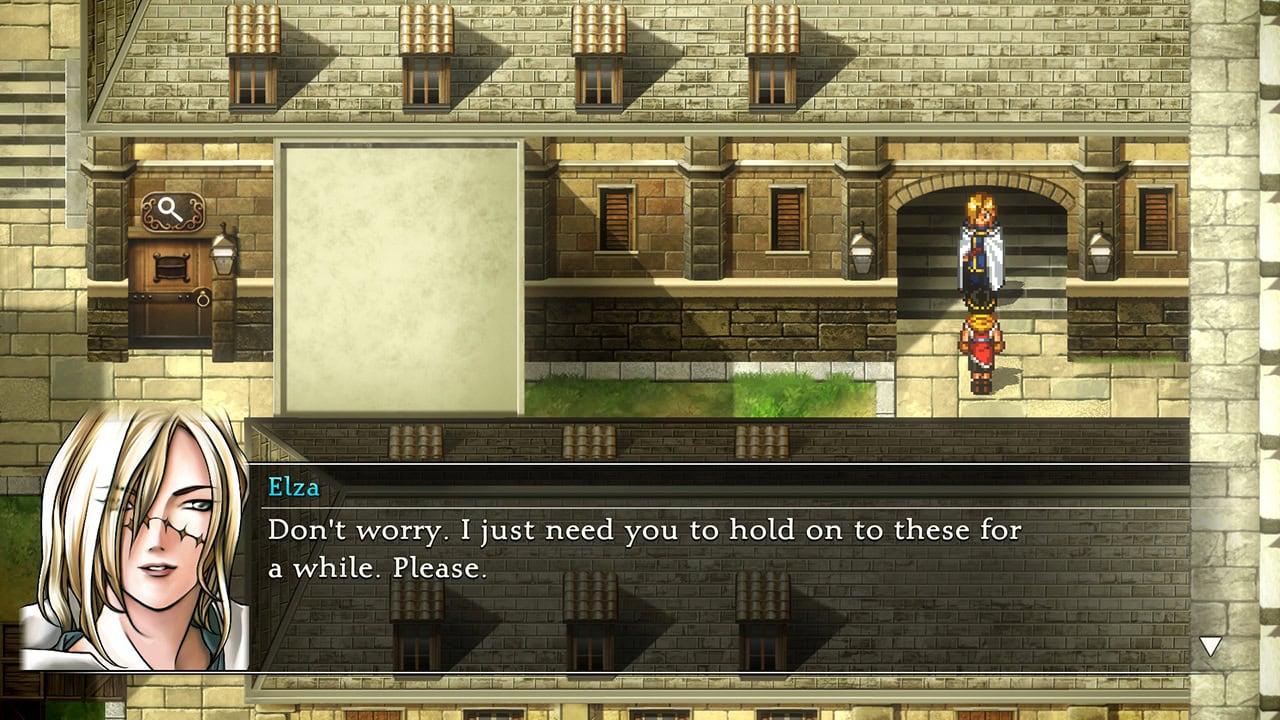Advance dialogue with the white arrow
The height and width of the screenshot is (720, 1280).
click(x=1210, y=646)
